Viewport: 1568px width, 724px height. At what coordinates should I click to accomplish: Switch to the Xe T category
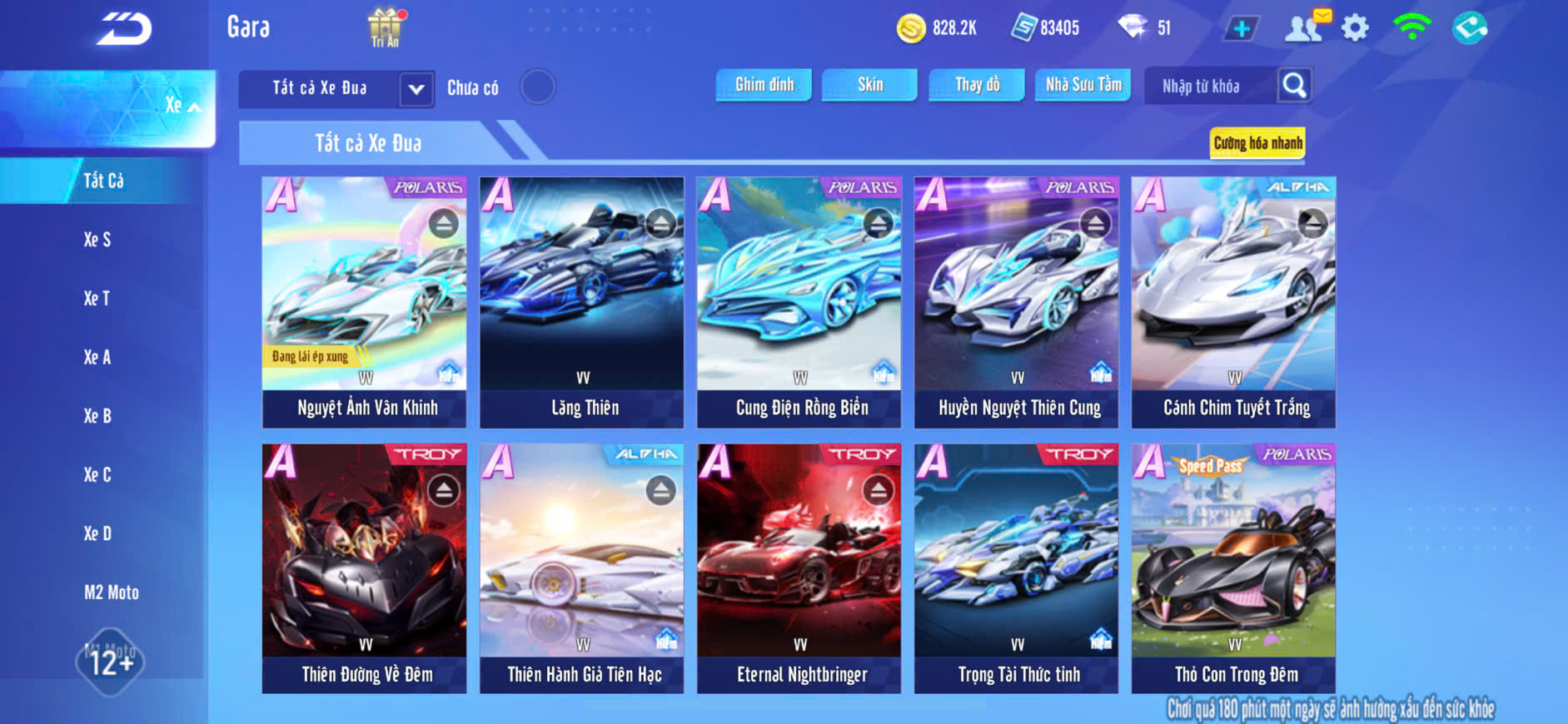97,299
